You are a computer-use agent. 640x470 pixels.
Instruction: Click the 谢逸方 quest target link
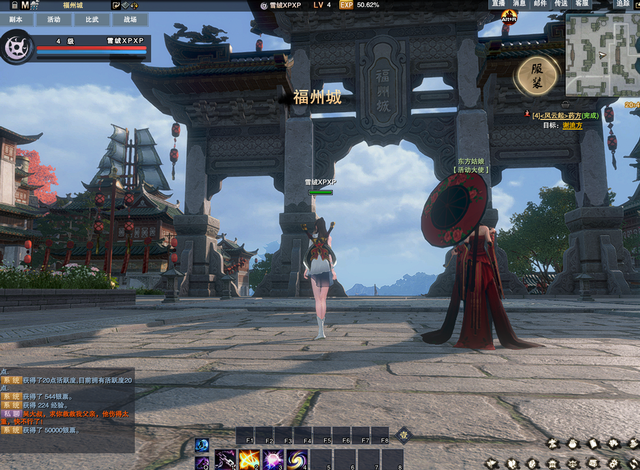pos(572,126)
